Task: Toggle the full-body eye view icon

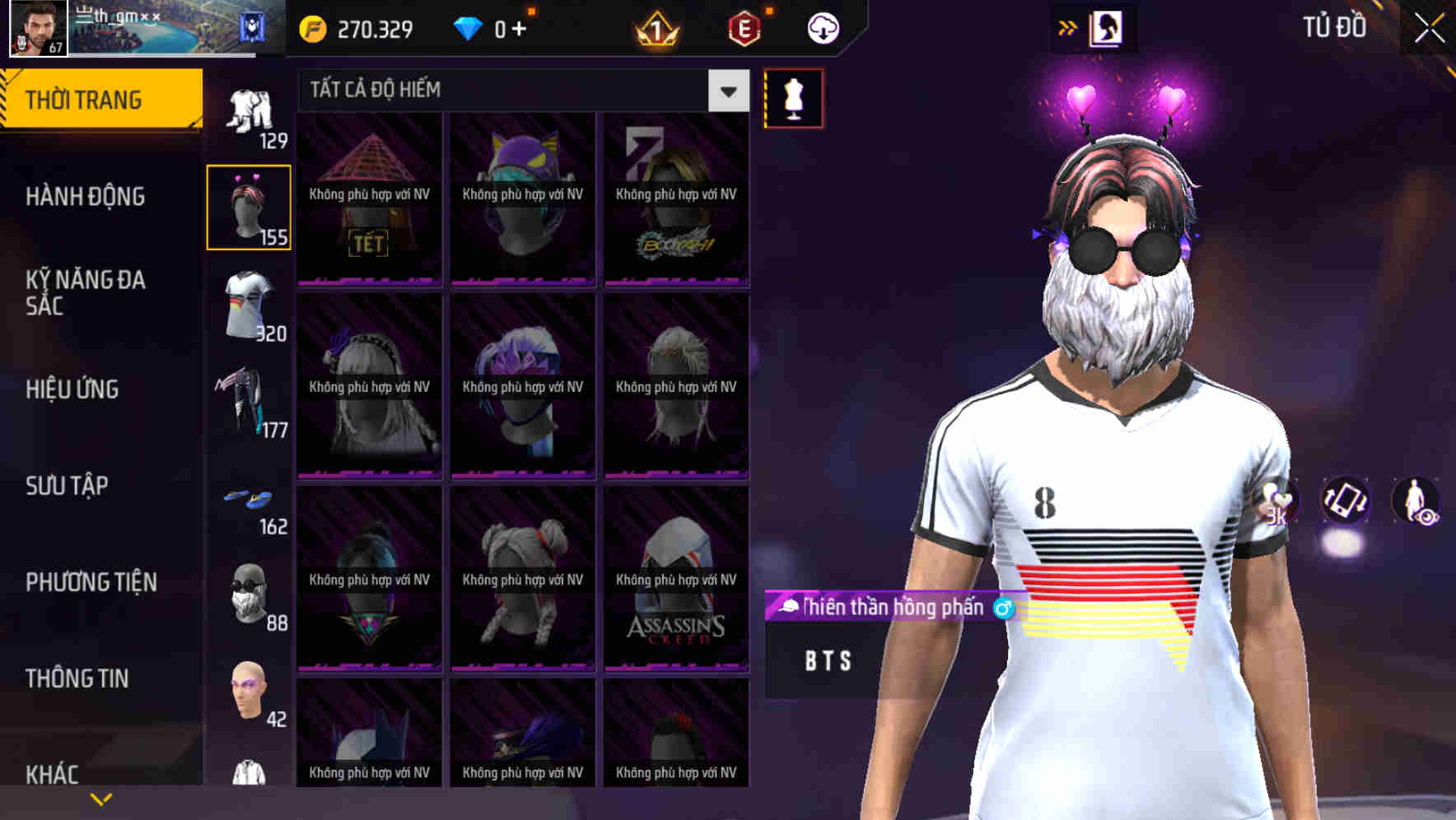Action: 1417,503
